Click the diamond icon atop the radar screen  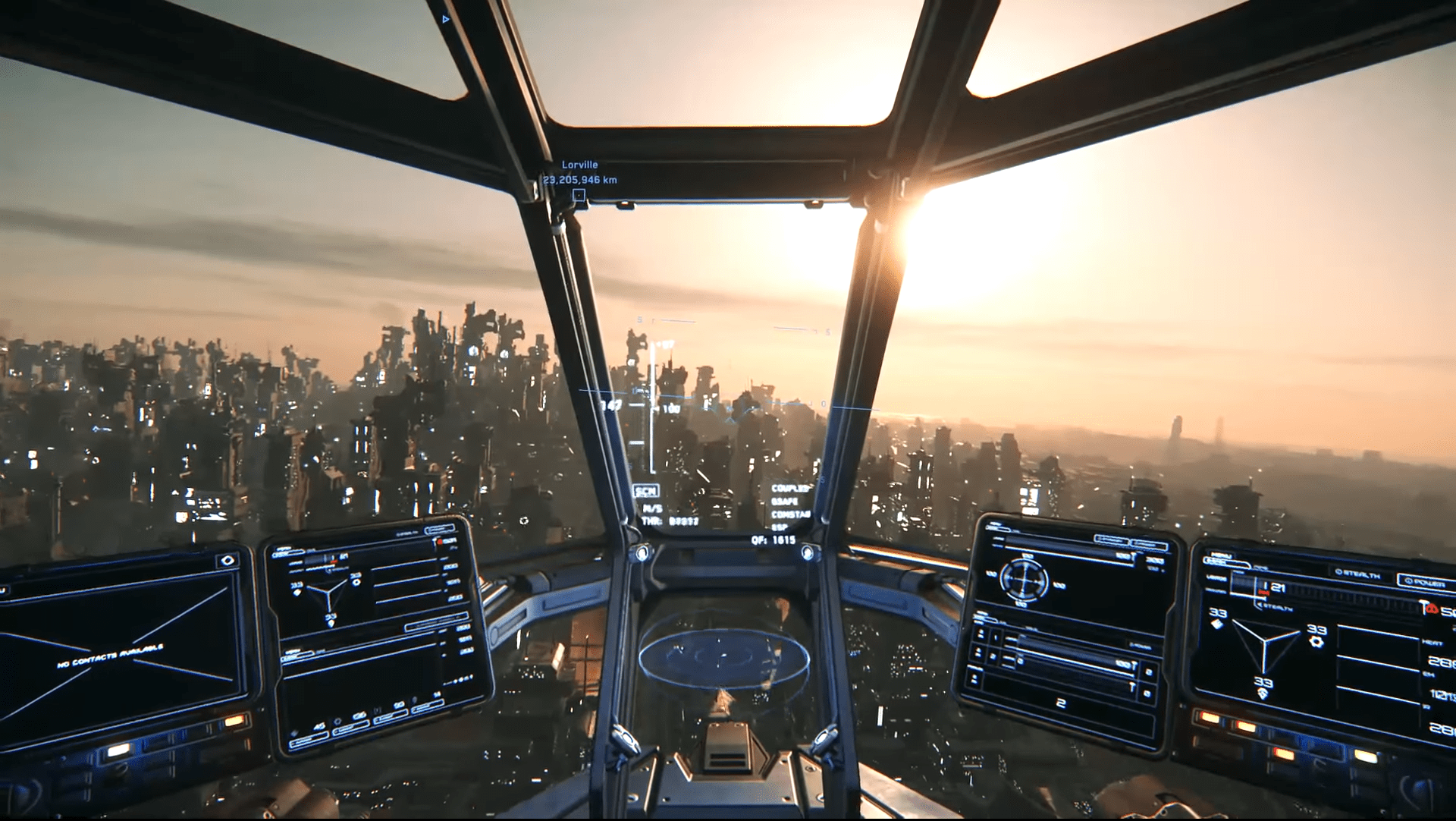tap(227, 560)
